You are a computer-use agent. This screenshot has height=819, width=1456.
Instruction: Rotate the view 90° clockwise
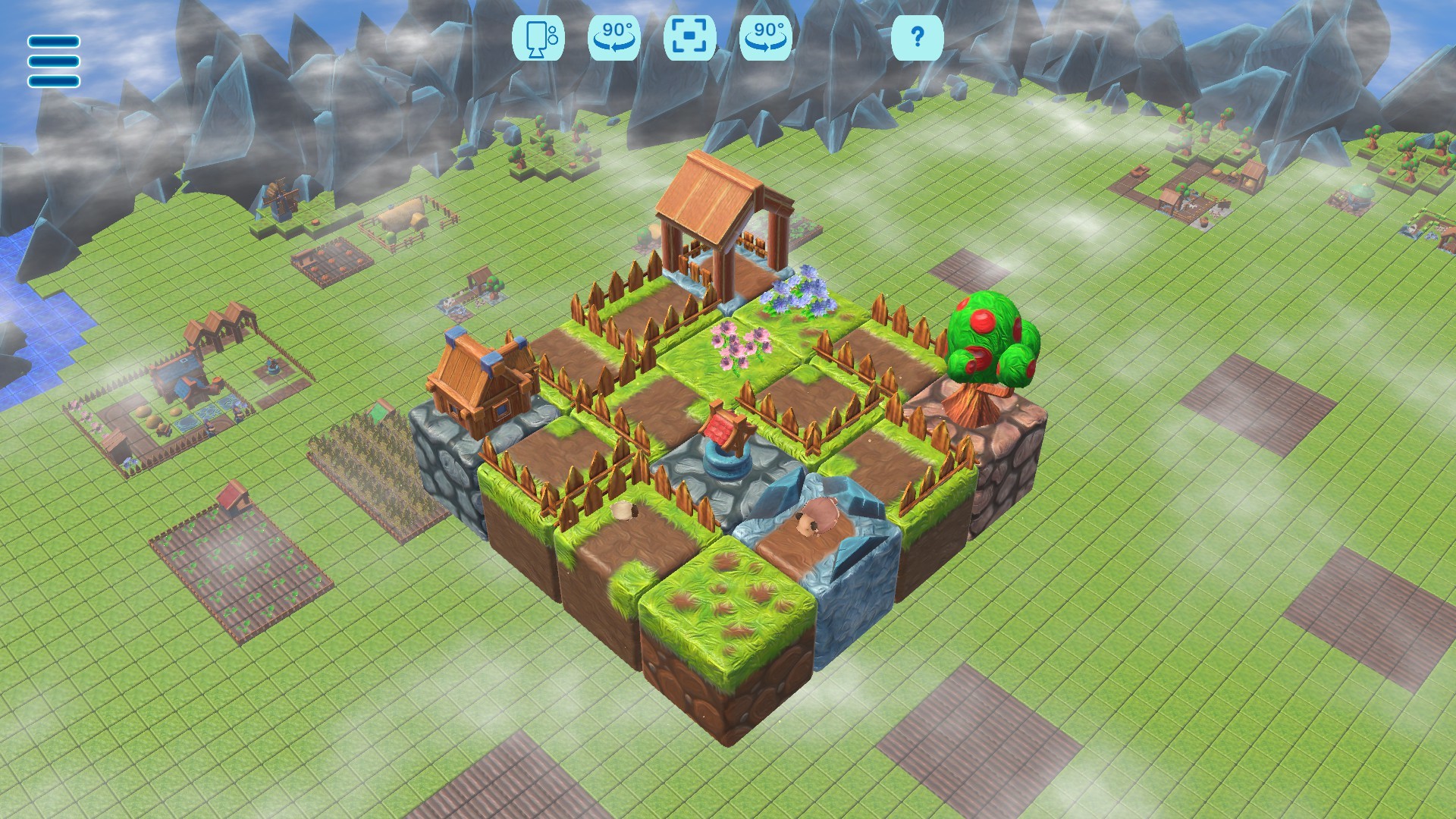tap(768, 39)
